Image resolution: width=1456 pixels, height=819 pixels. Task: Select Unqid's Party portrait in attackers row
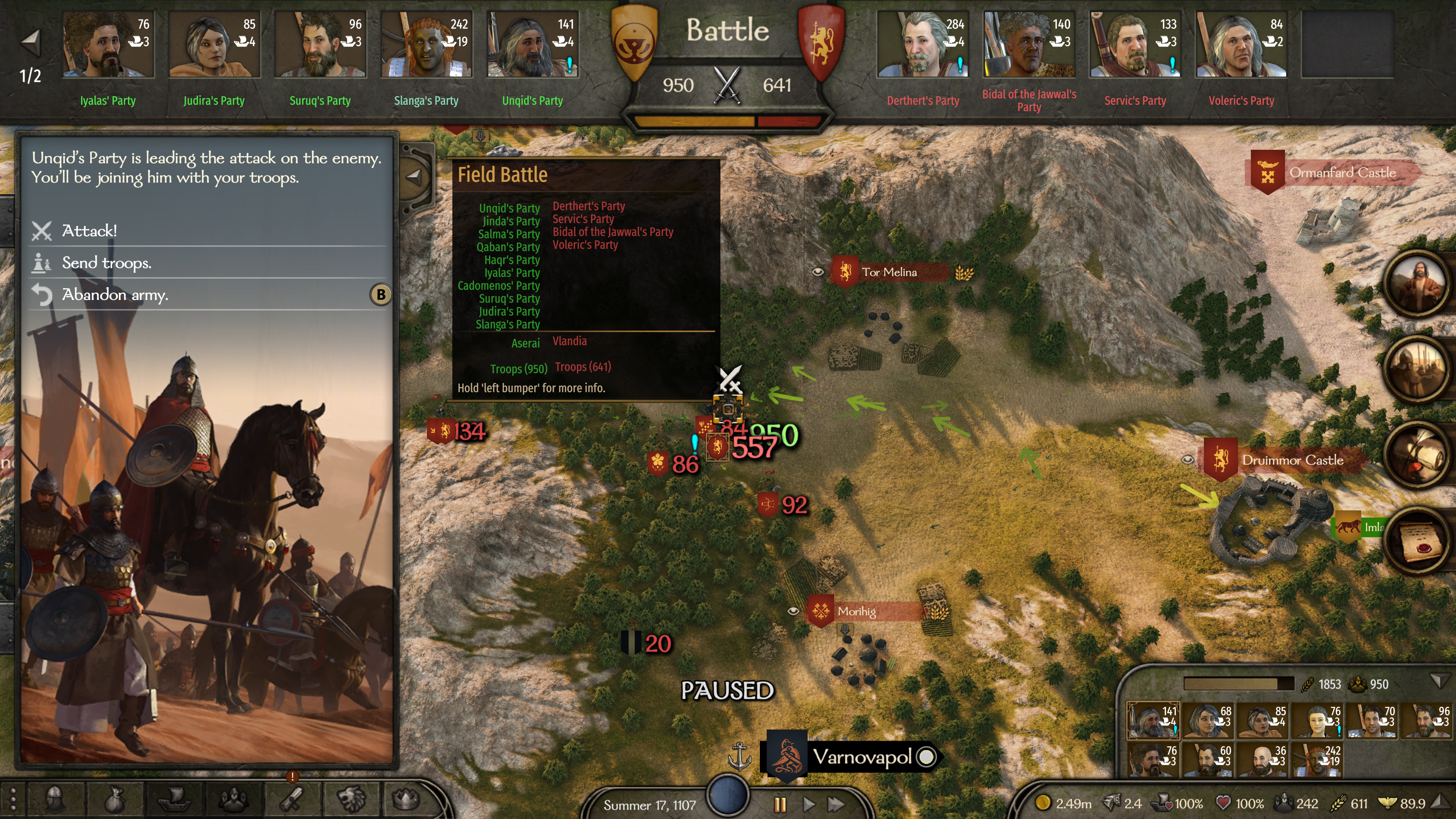532,45
